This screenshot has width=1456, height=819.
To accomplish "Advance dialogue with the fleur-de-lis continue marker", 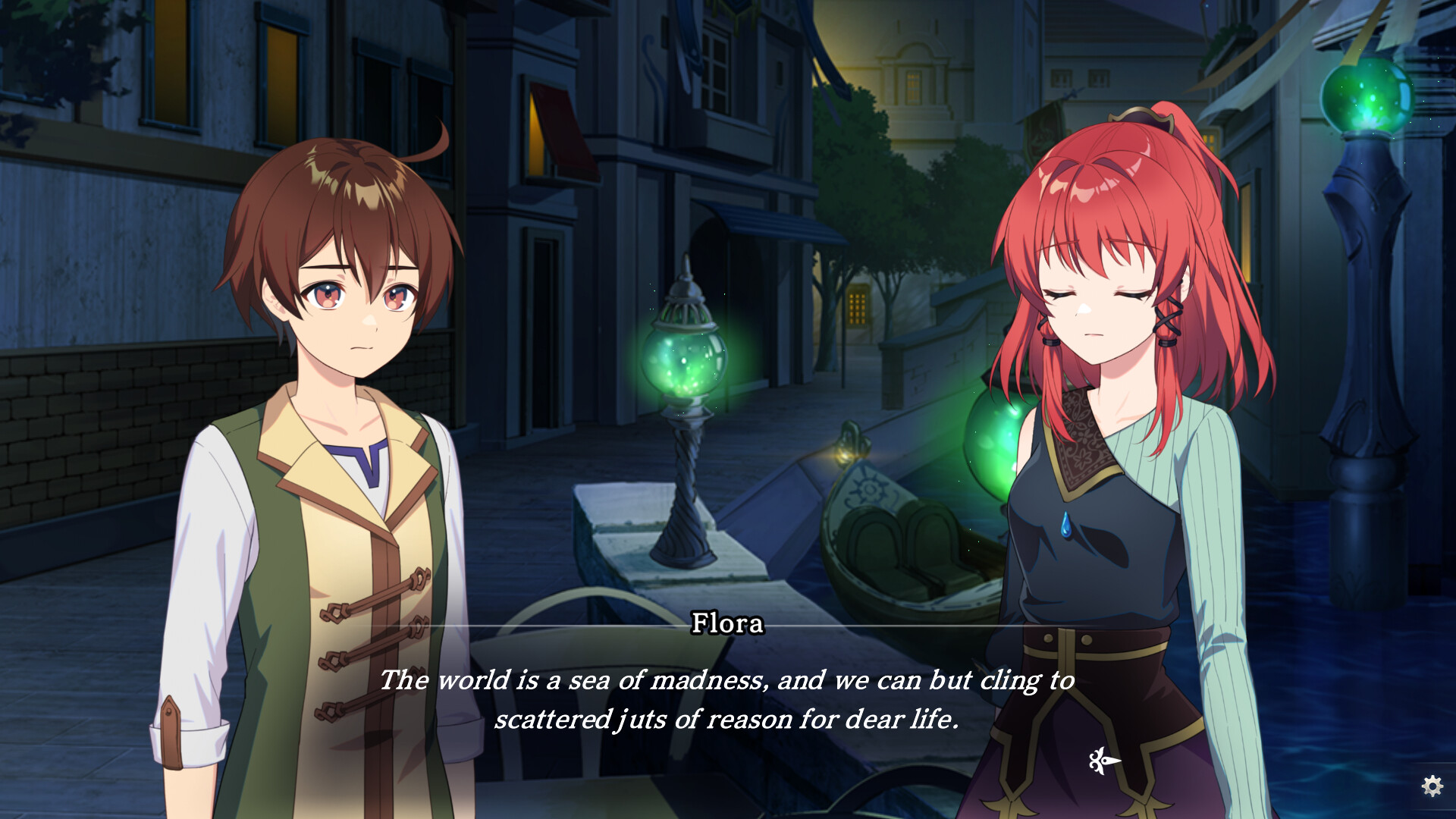I will 1103,760.
